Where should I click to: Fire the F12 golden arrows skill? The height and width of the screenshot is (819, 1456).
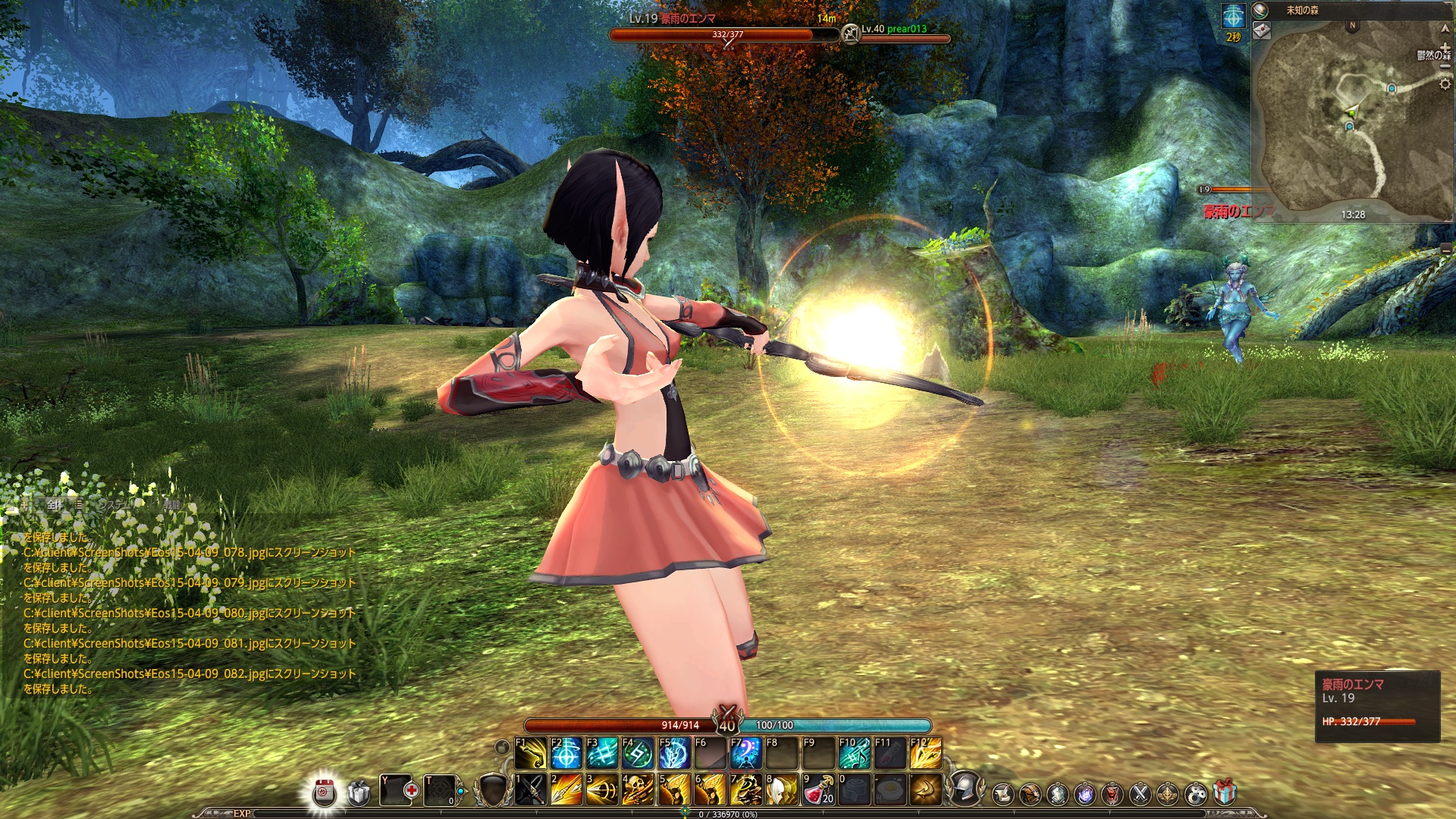(x=925, y=753)
